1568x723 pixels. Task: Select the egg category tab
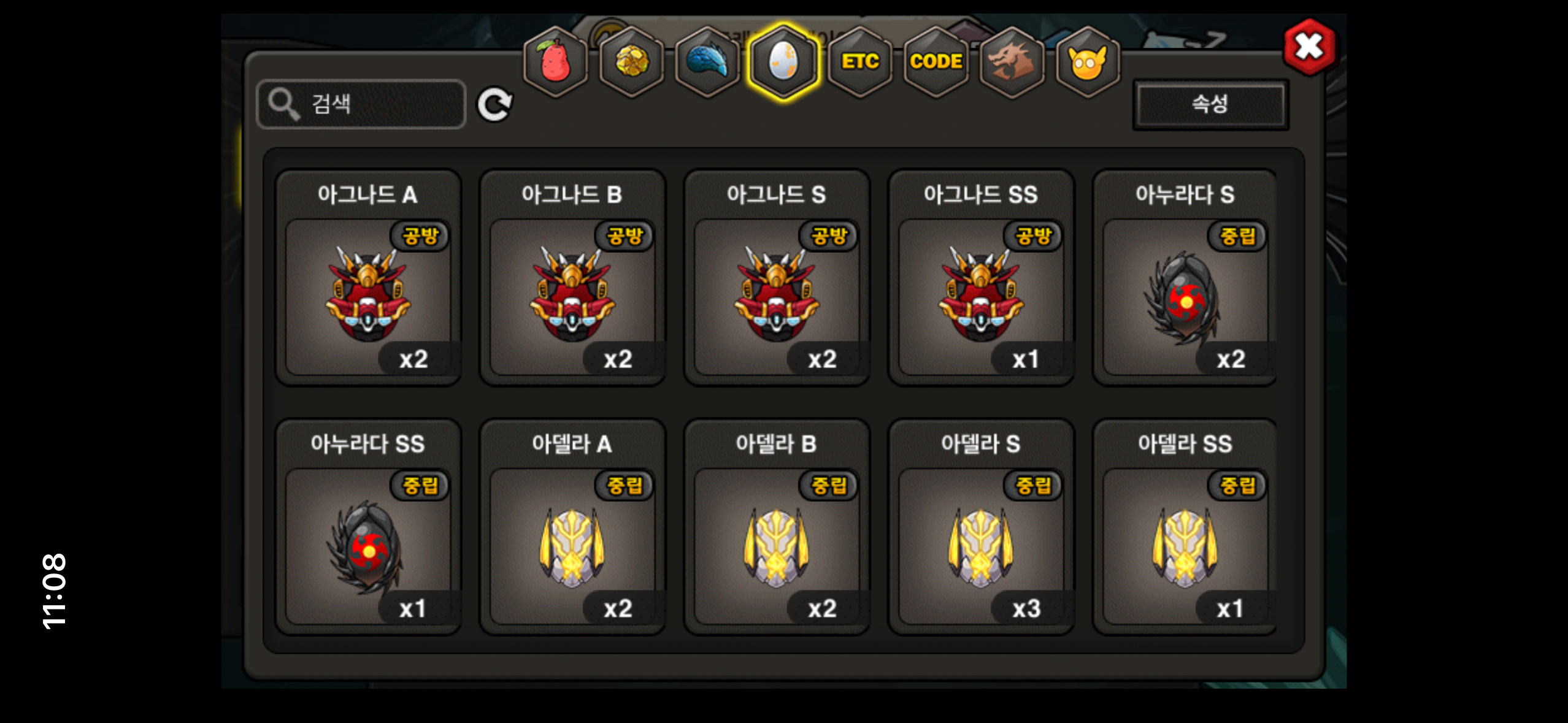point(783,61)
